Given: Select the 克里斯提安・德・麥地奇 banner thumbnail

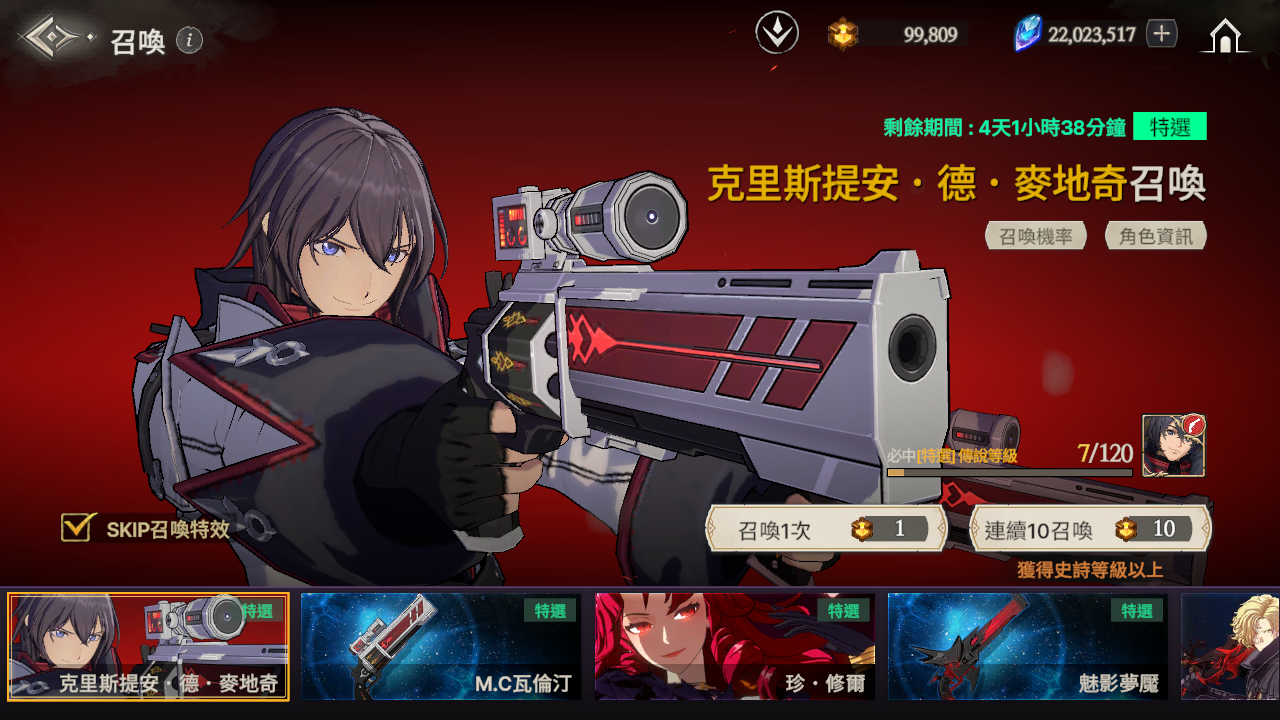Looking at the screenshot, I should pyautogui.click(x=148, y=646).
